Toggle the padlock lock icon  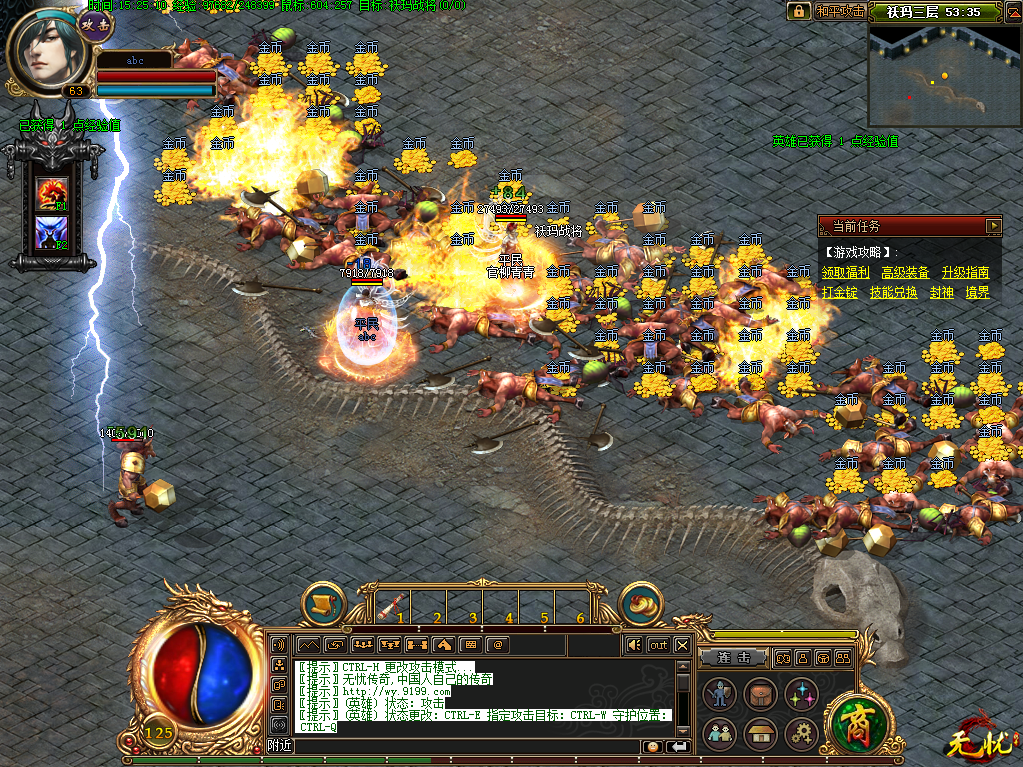(798, 11)
